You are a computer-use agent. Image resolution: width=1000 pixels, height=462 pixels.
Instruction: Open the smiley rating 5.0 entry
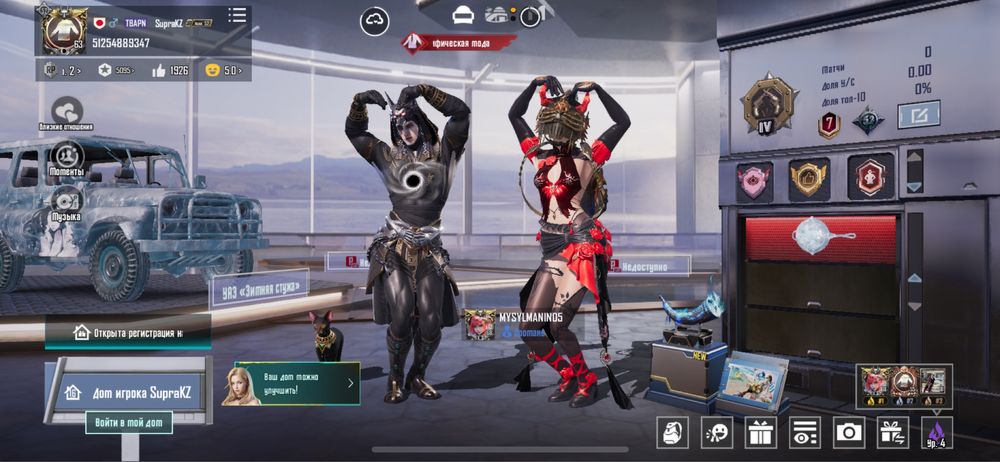point(222,71)
